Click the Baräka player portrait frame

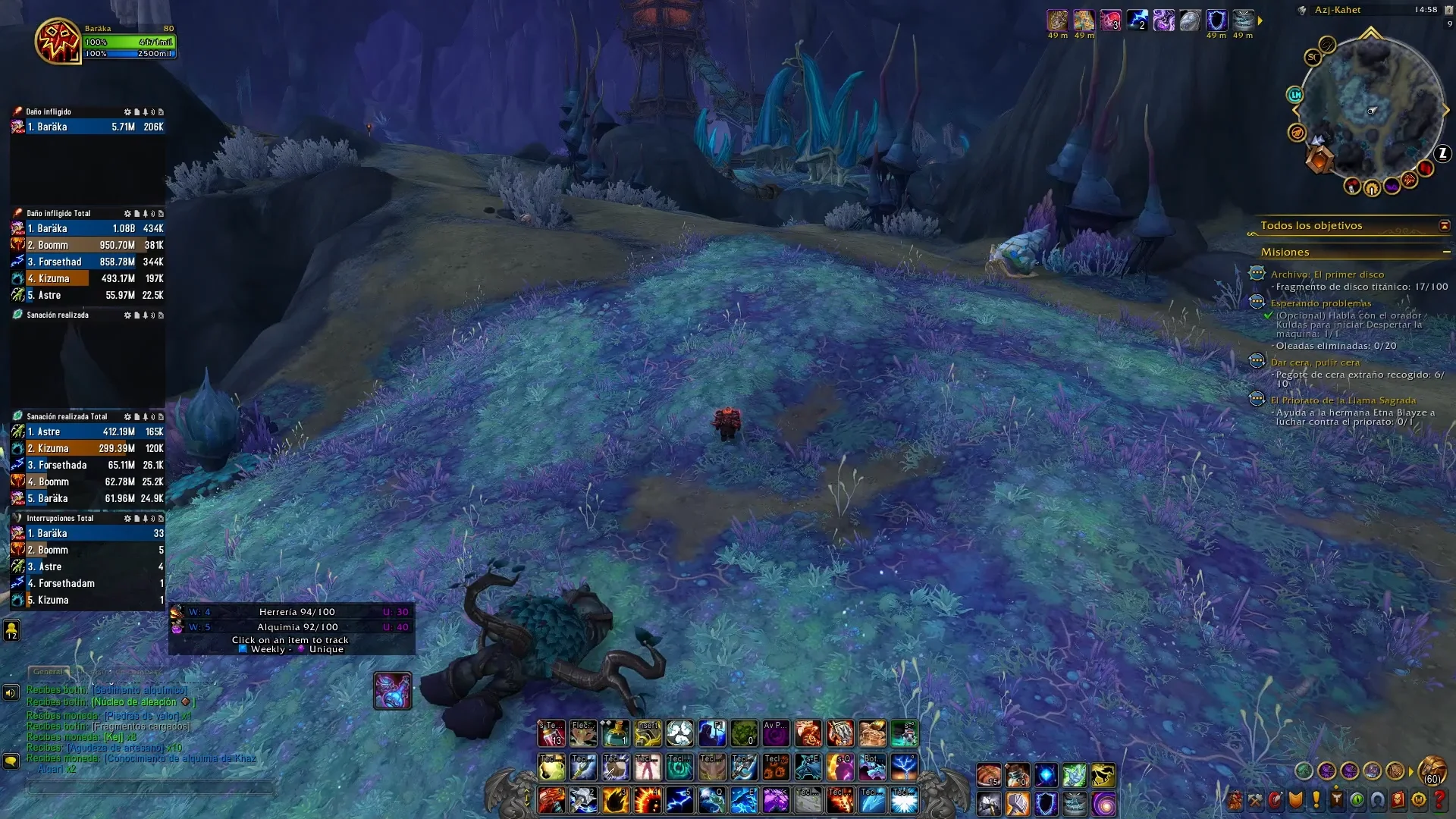pos(58,41)
